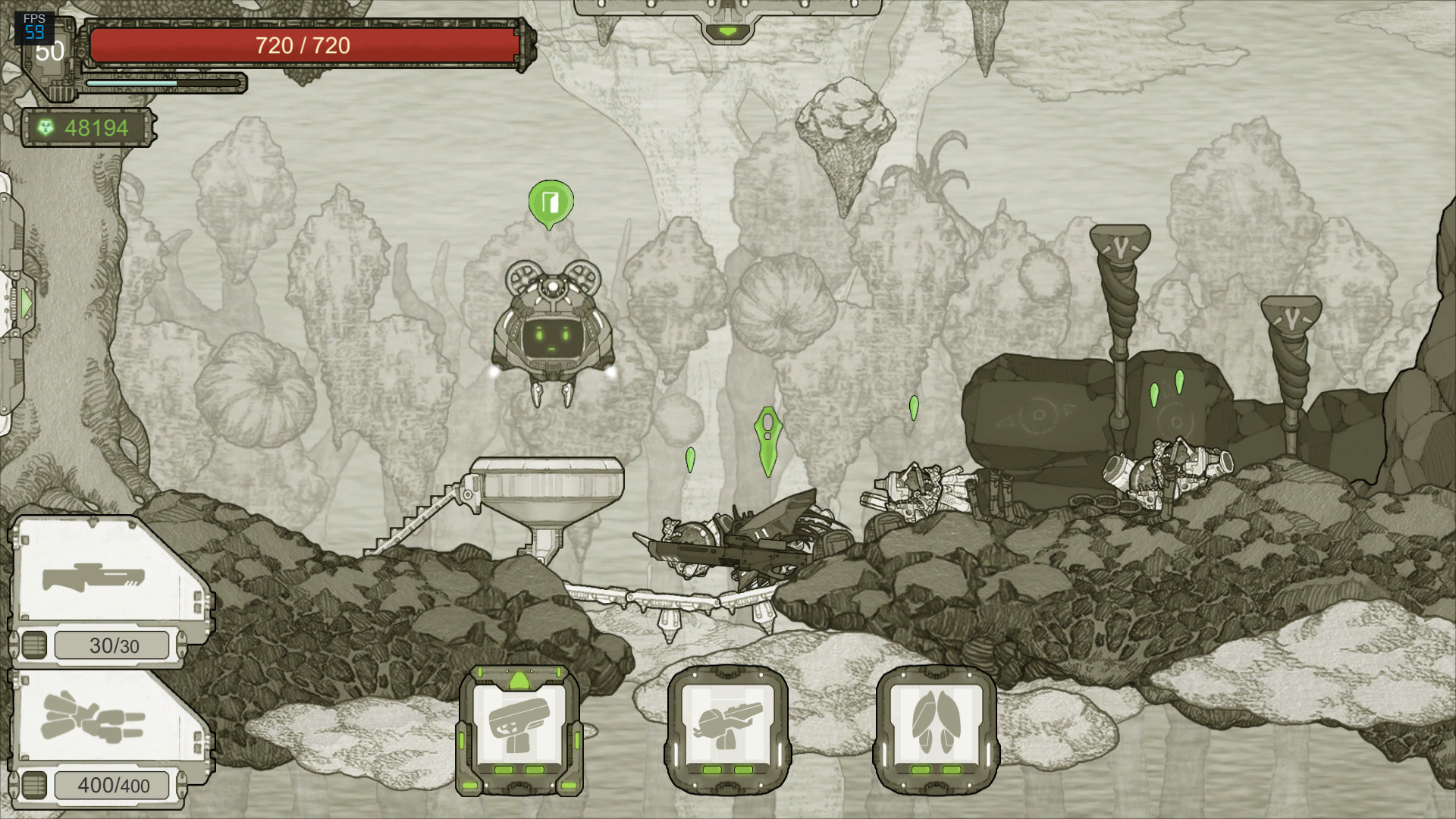Screen dimensions: 1456x819
Task: Toggle the right green indicator on the drone crafting panel
Action: click(744, 768)
